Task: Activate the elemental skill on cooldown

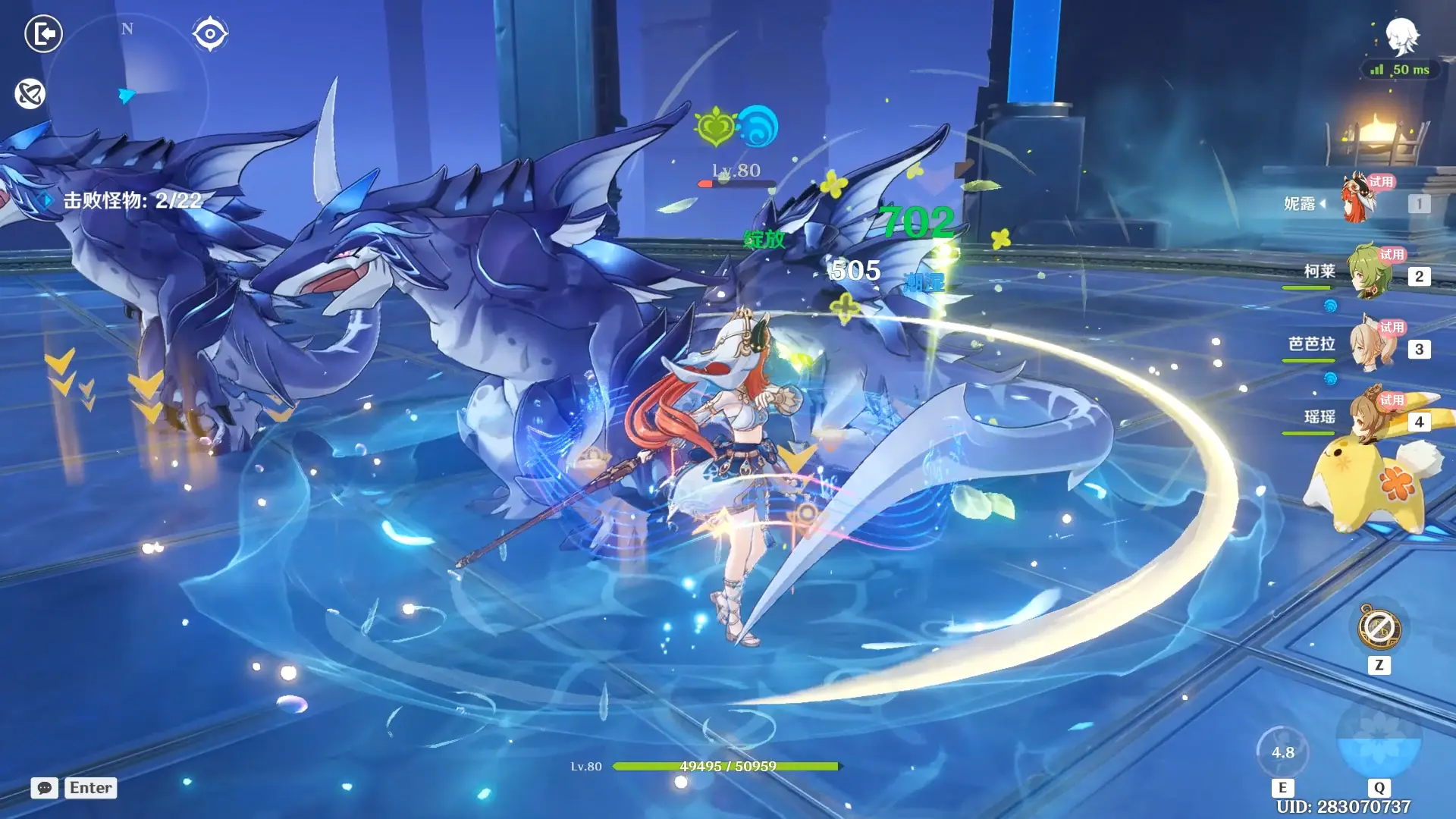Action: click(x=1282, y=752)
